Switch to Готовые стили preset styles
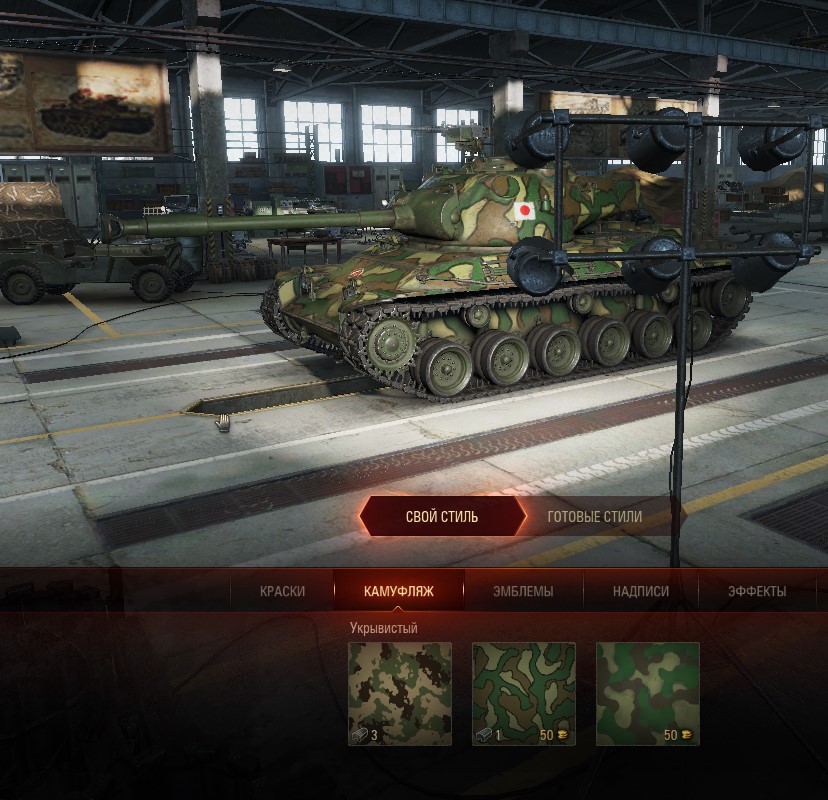This screenshot has height=800, width=828. (x=595, y=517)
